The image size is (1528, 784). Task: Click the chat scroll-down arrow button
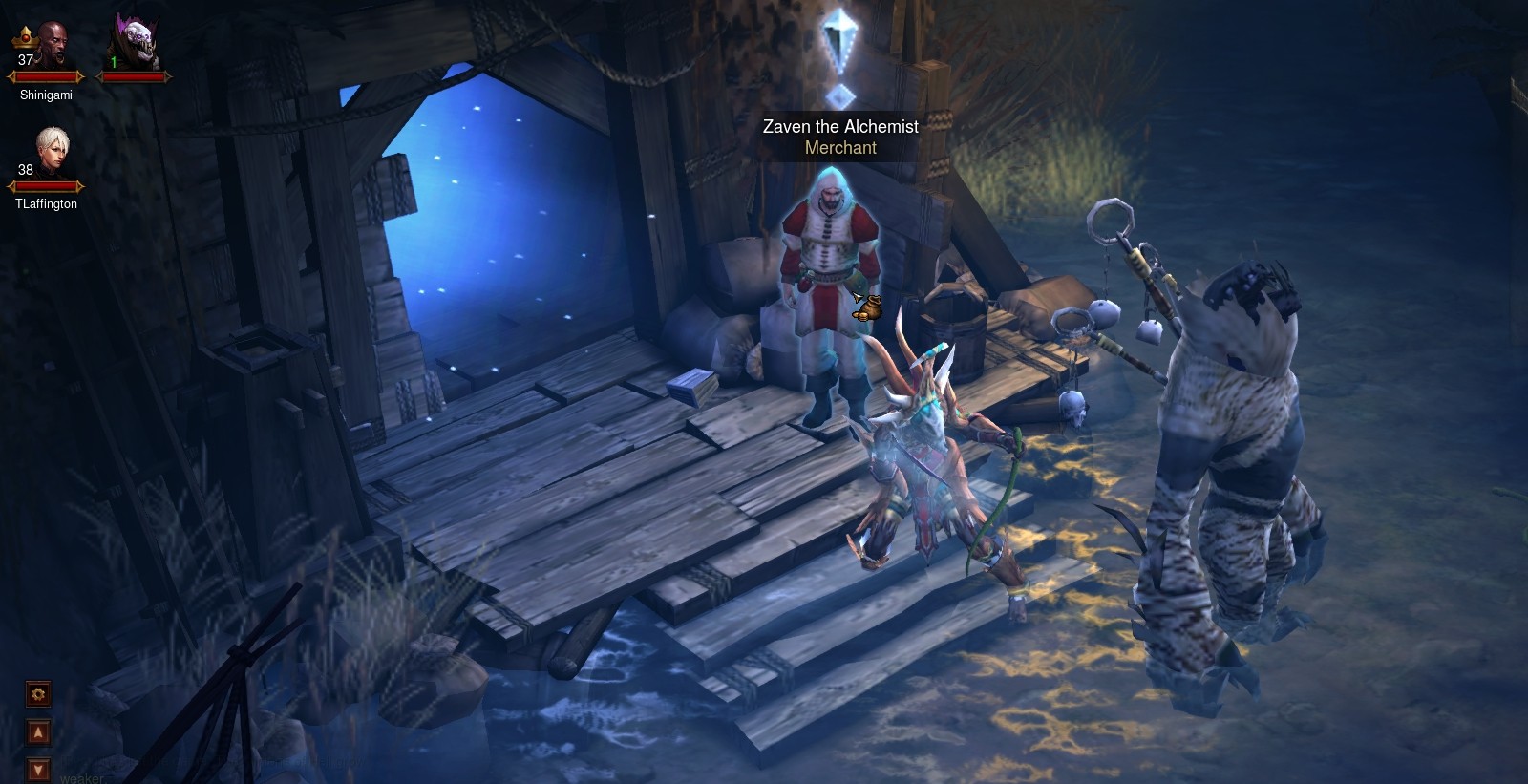coord(39,769)
